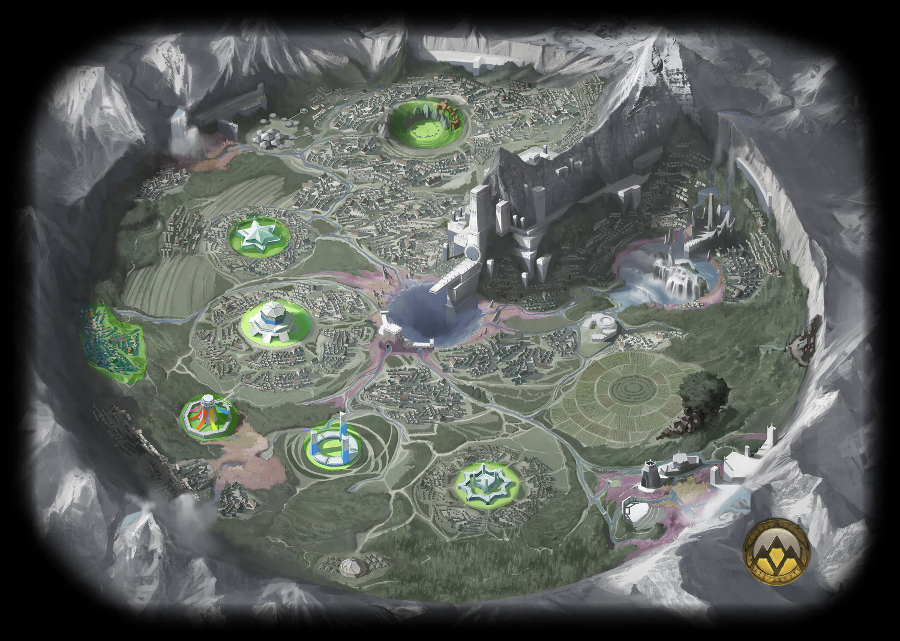Select the green-highlighted arena location
This screenshot has width=900, height=641.
click(x=424, y=124)
